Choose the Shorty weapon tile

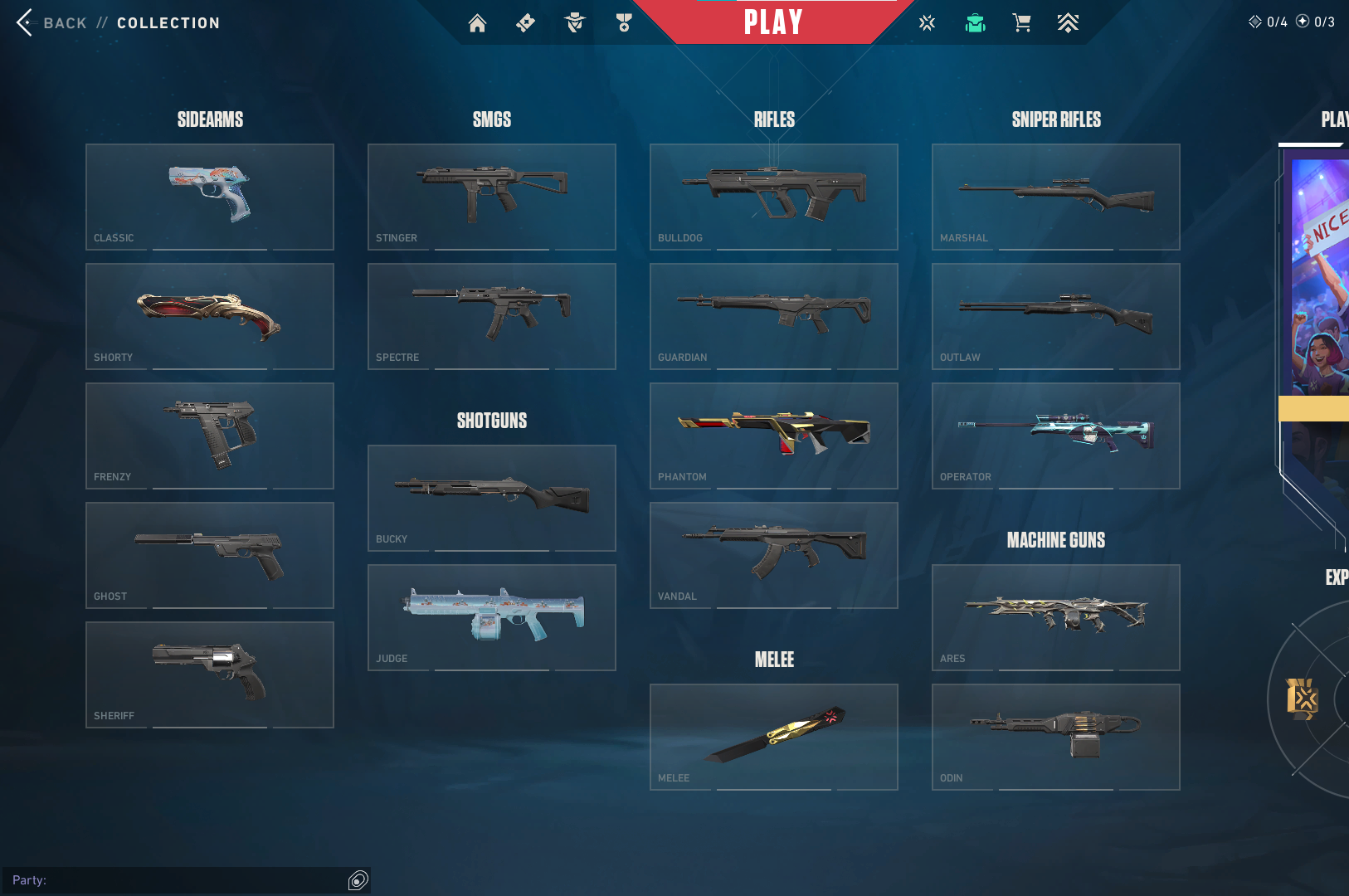tap(210, 316)
